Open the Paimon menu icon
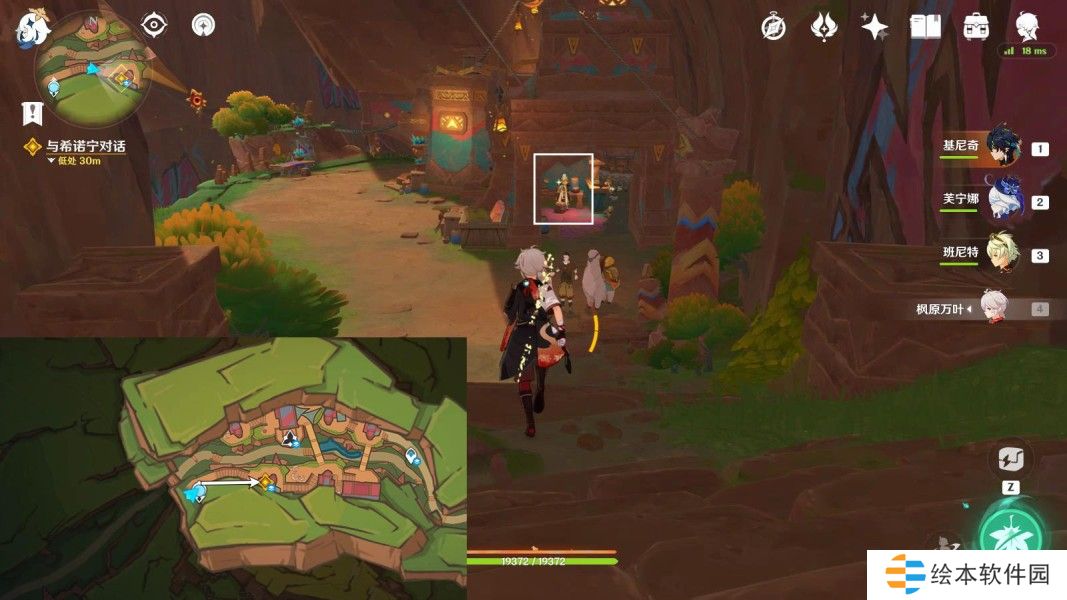The width and height of the screenshot is (1067, 600). (x=30, y=28)
